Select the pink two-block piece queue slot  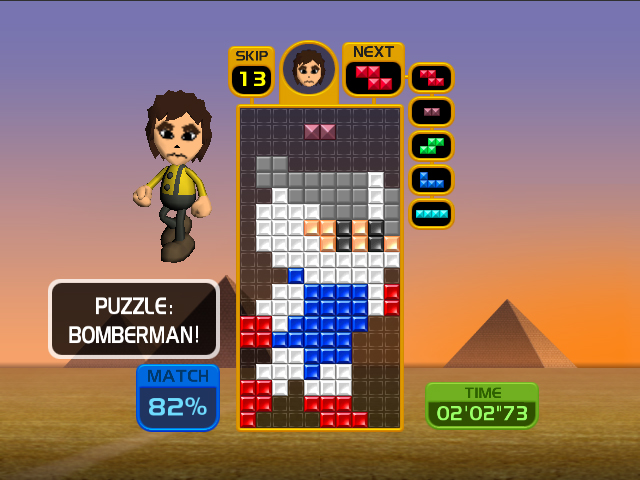pos(431,111)
